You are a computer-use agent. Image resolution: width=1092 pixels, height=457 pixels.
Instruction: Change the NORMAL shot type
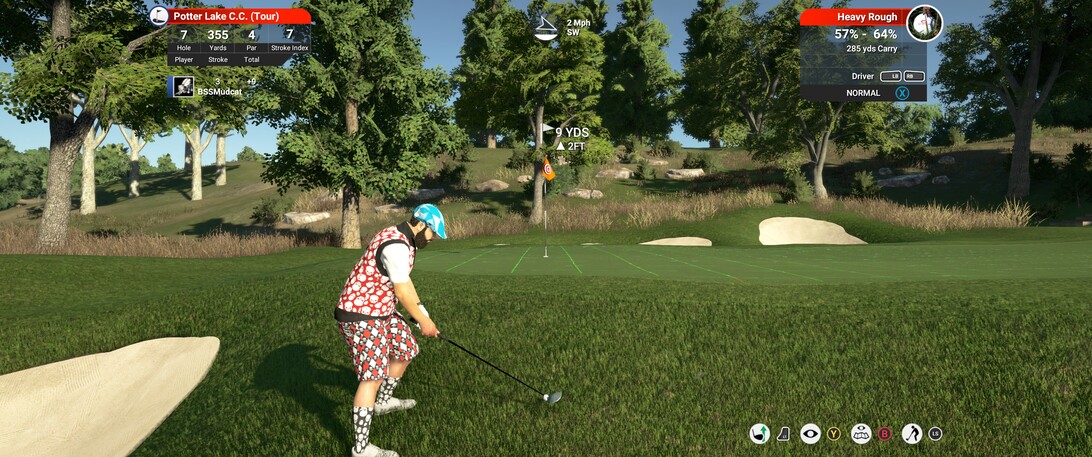[x=863, y=93]
